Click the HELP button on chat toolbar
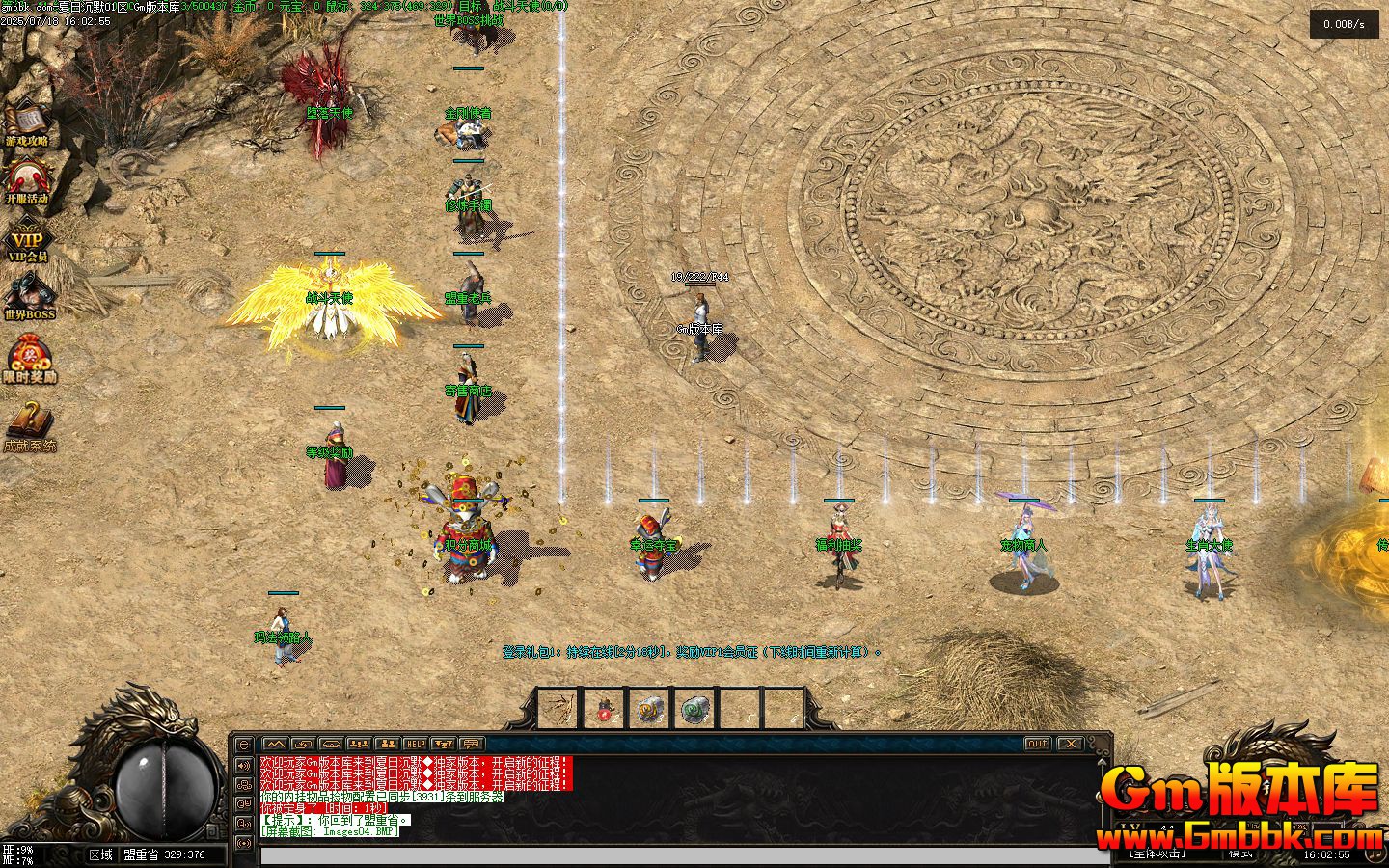 point(415,745)
